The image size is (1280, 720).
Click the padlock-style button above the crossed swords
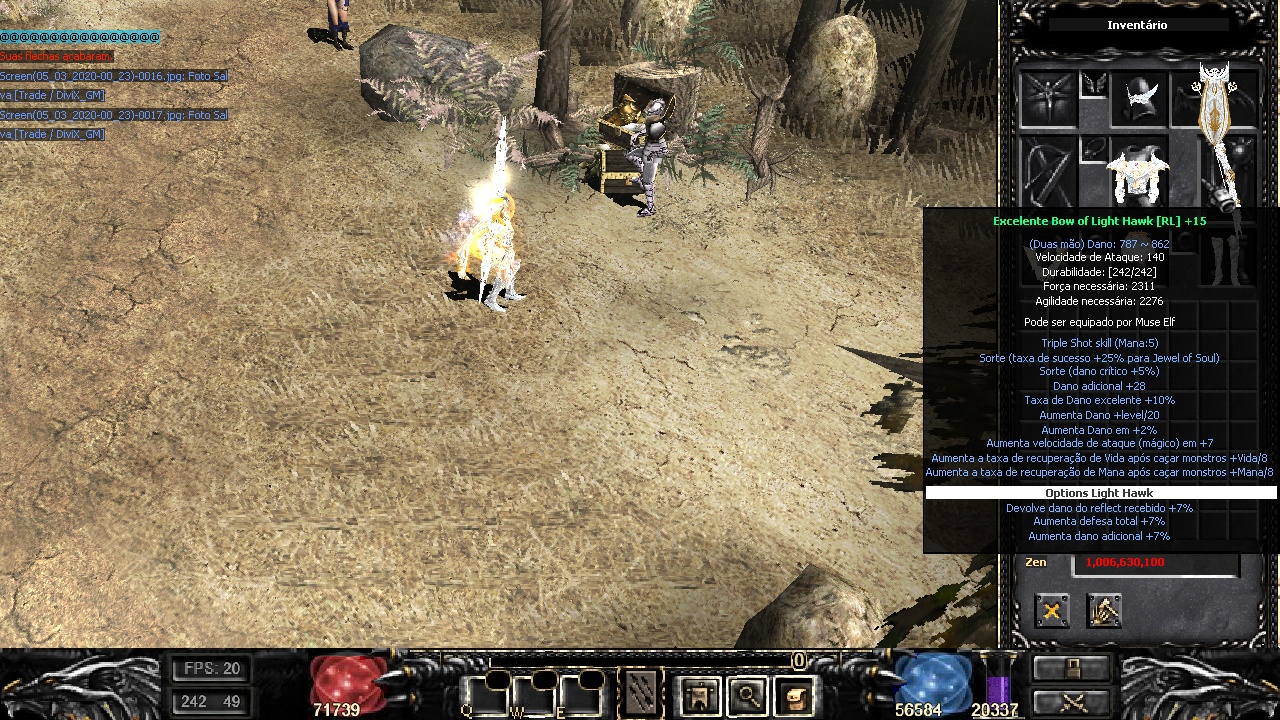pyautogui.click(x=1071, y=668)
